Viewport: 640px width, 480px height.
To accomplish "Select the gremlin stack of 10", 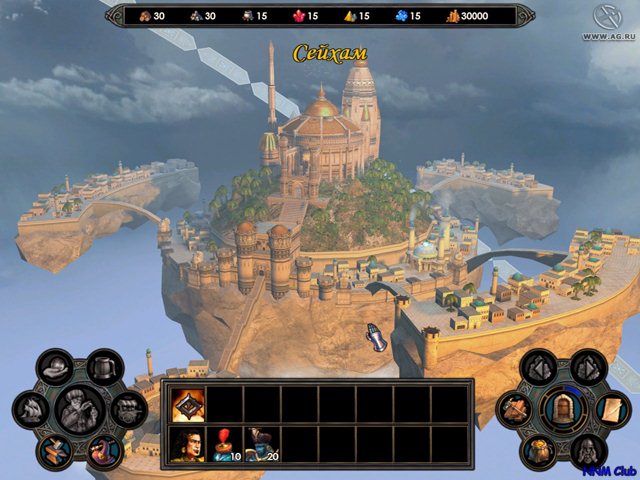I will [x=225, y=443].
